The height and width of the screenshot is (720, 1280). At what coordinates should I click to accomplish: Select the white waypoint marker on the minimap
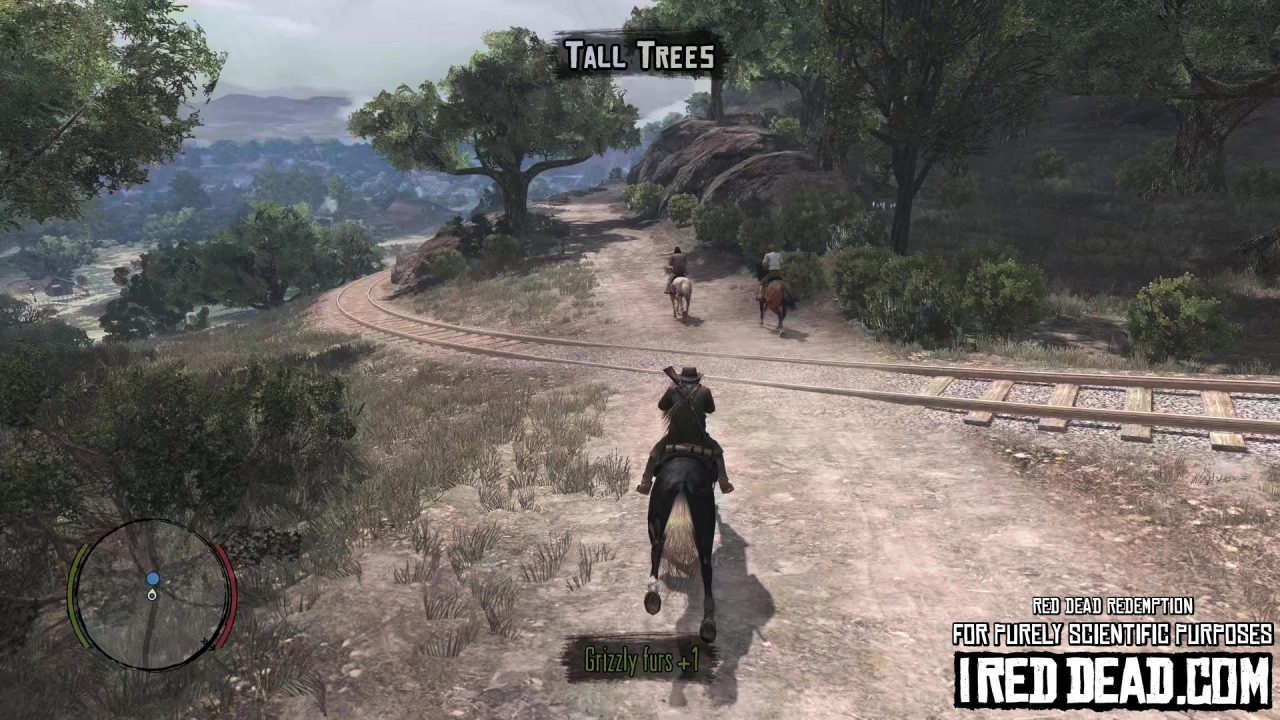point(152,595)
